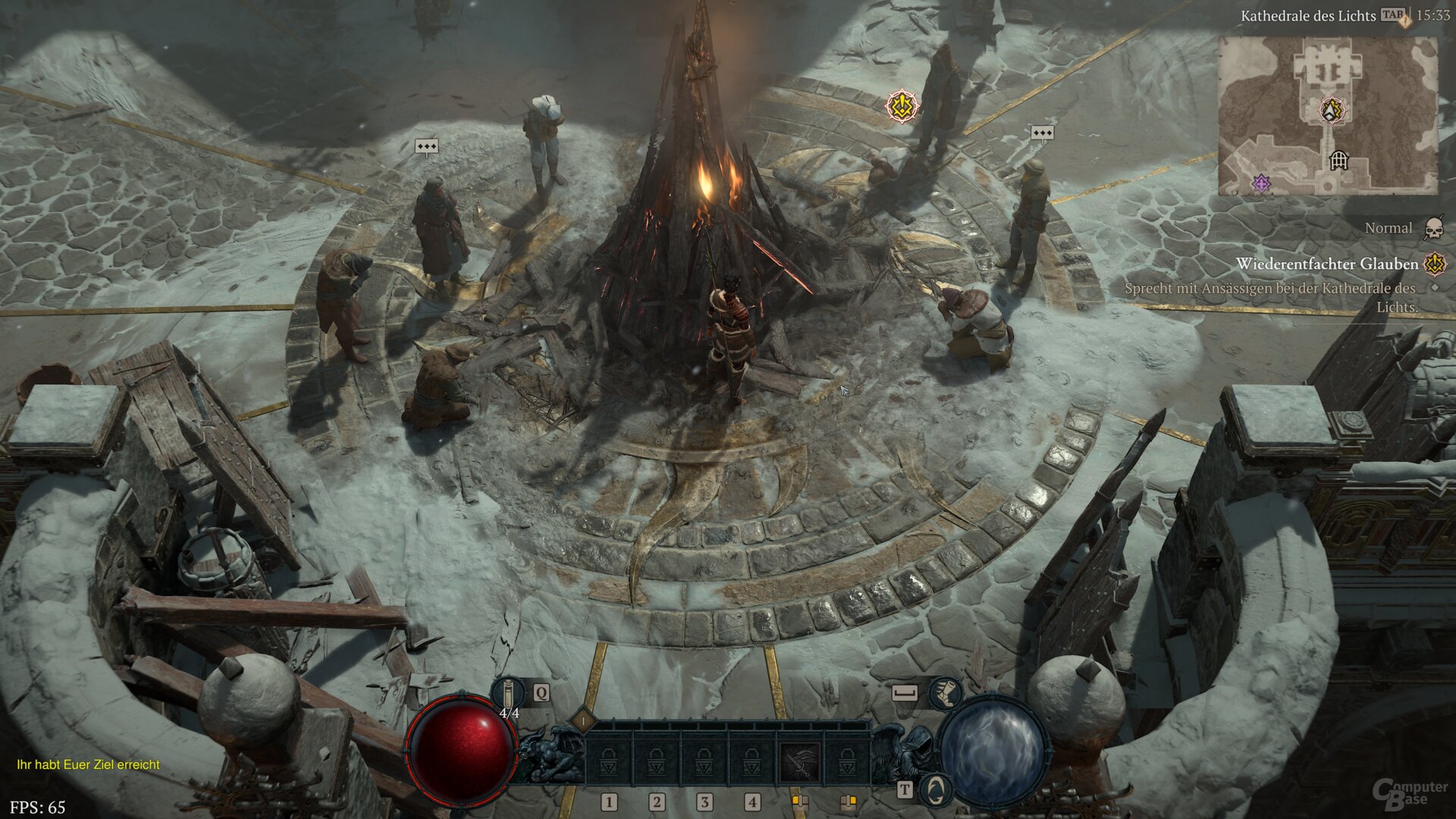Click the Wiederentfachter Glauben quest emblem
Image resolution: width=1456 pixels, height=819 pixels.
click(1432, 263)
